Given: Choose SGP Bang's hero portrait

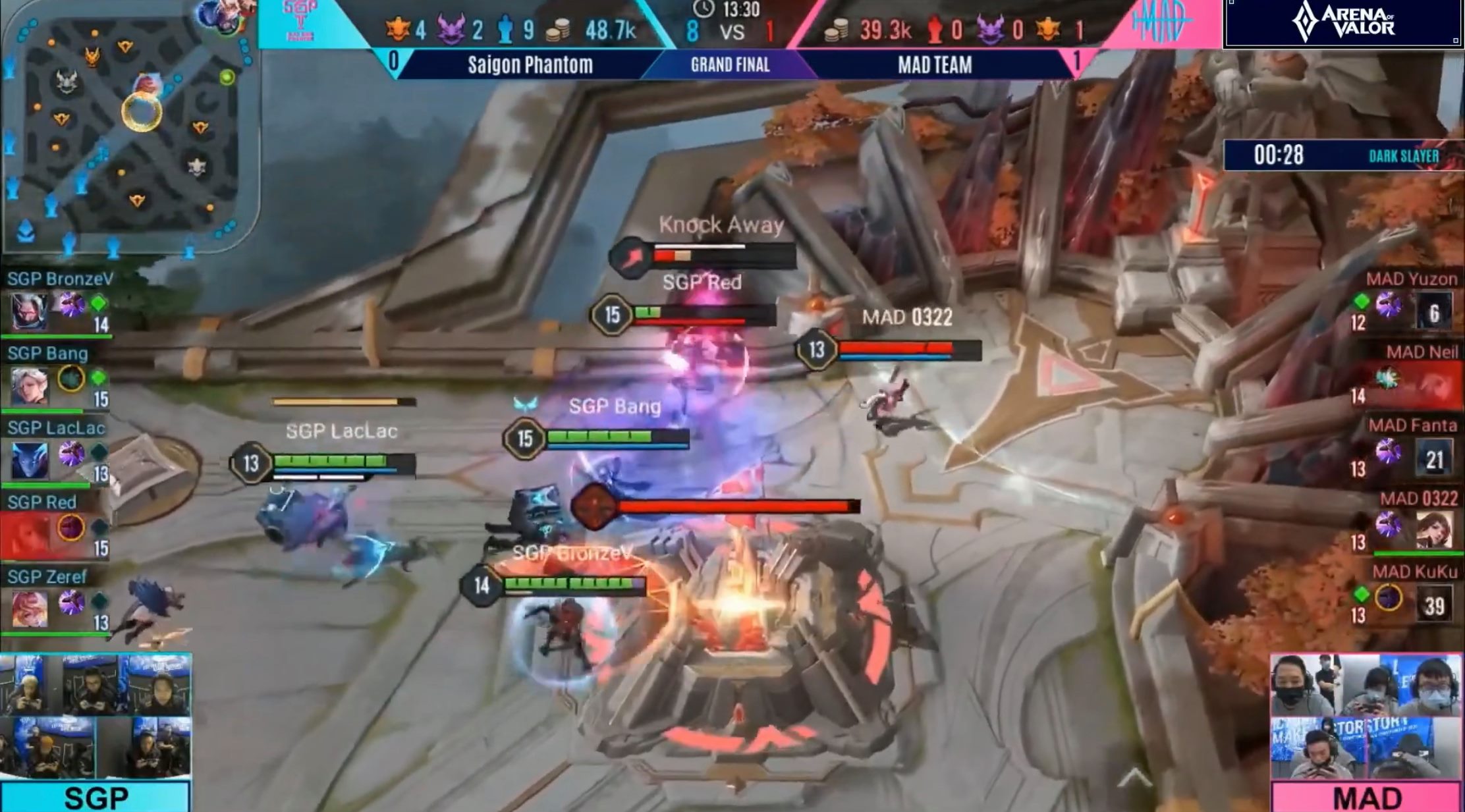Looking at the screenshot, I should [30, 386].
